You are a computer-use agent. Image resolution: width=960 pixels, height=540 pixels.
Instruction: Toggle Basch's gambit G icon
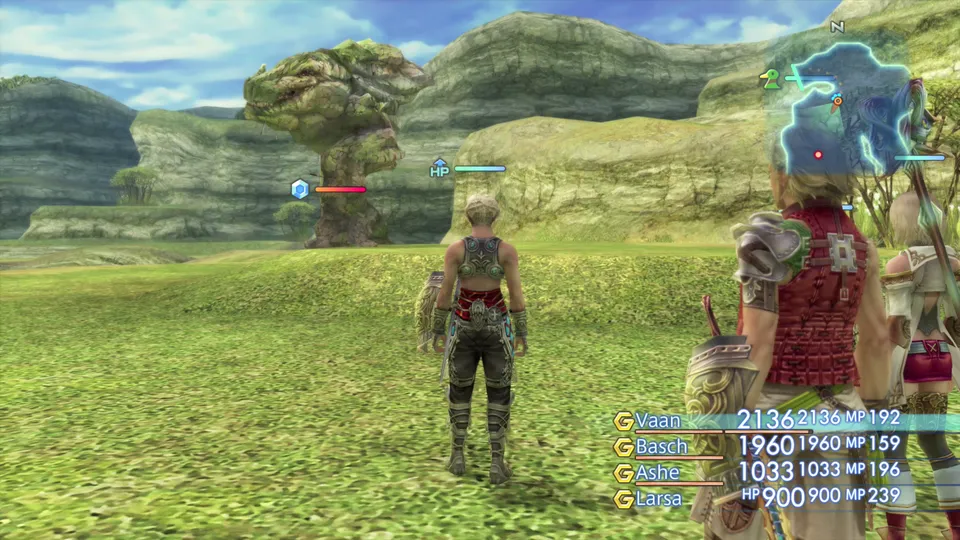624,447
